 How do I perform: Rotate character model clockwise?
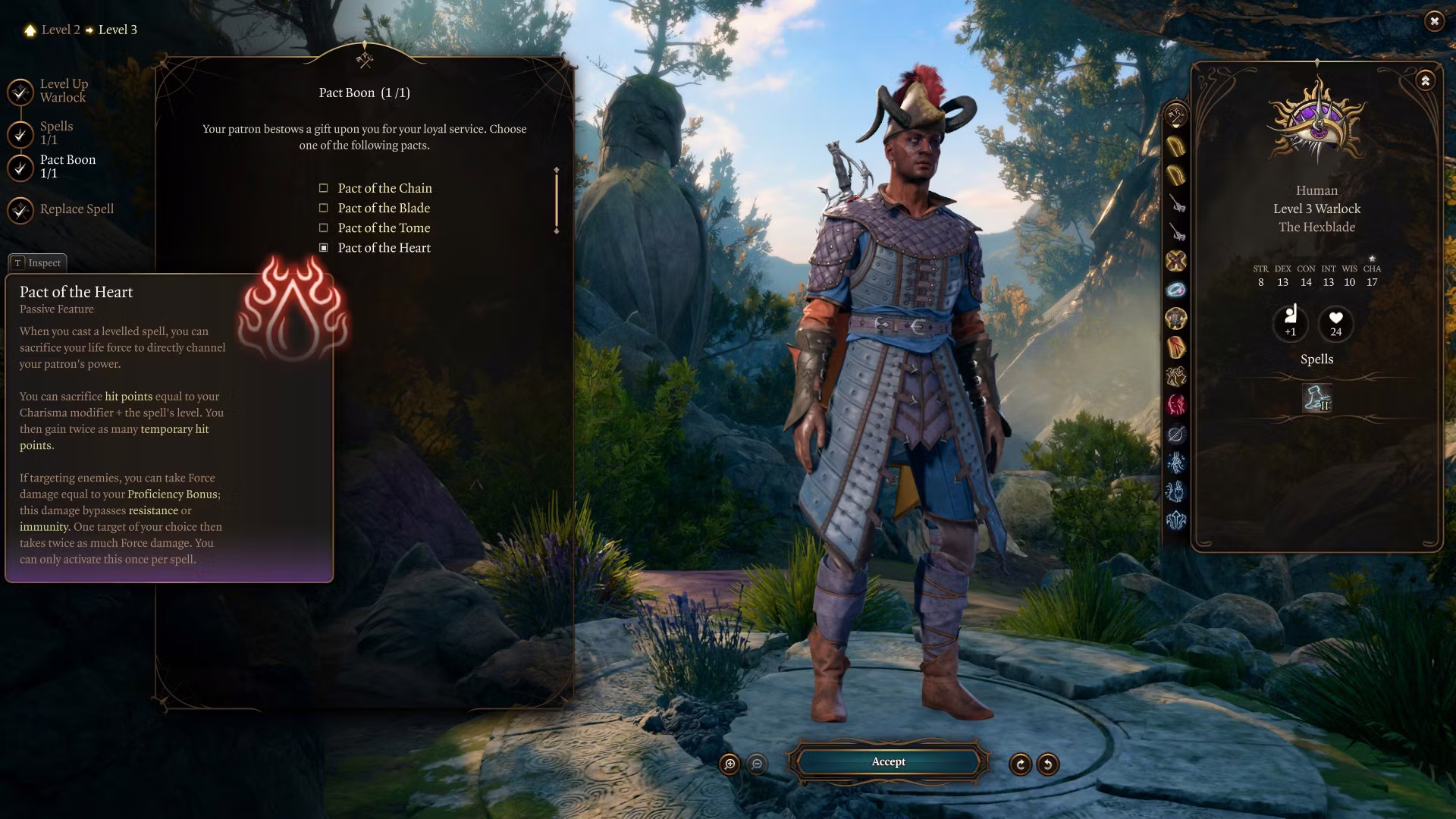[x=1020, y=764]
